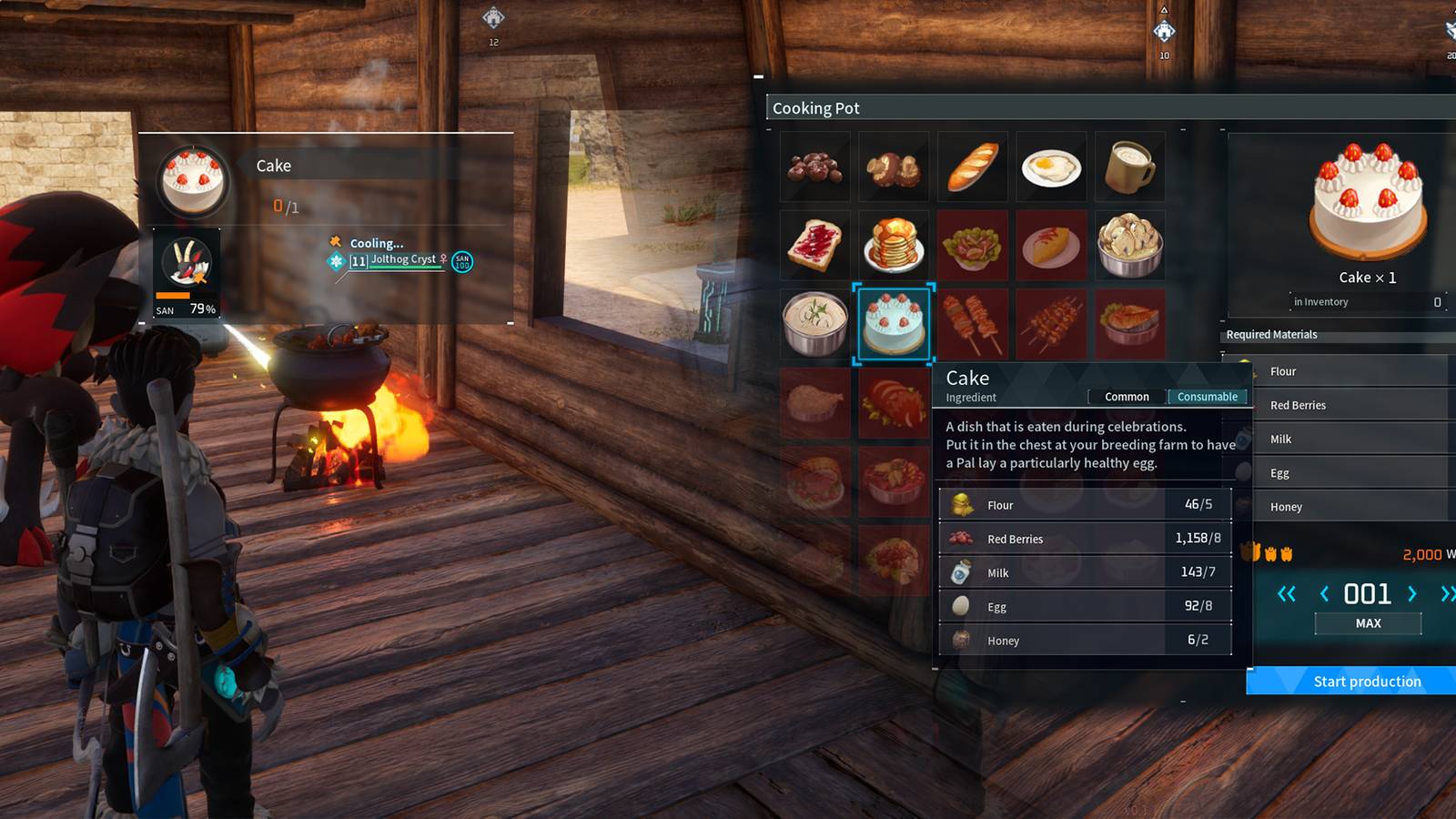
Task: Select the Omelet recipe icon
Action: [x=1051, y=244]
